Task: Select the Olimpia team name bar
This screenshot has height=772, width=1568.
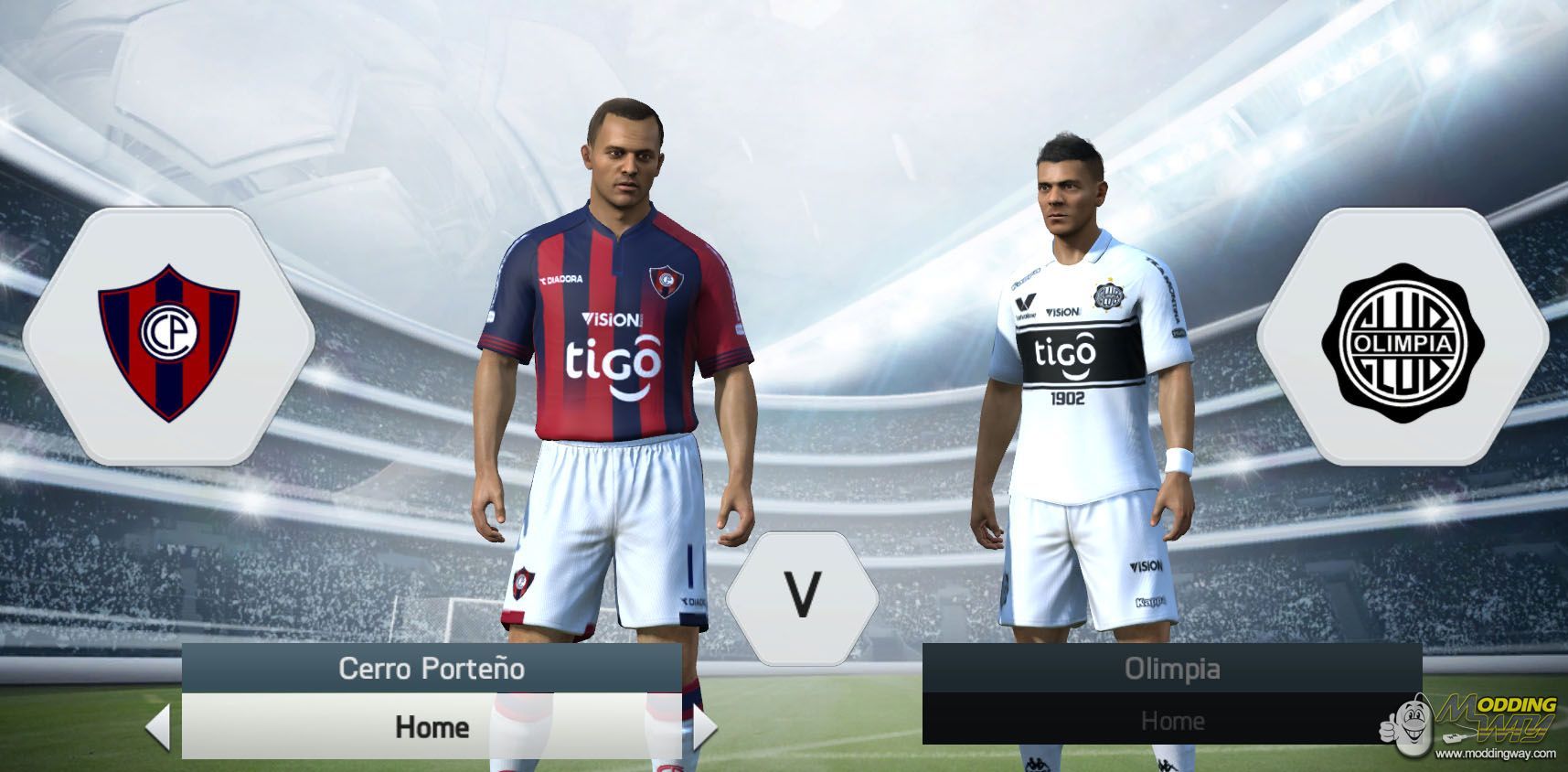Action: click(x=1172, y=669)
